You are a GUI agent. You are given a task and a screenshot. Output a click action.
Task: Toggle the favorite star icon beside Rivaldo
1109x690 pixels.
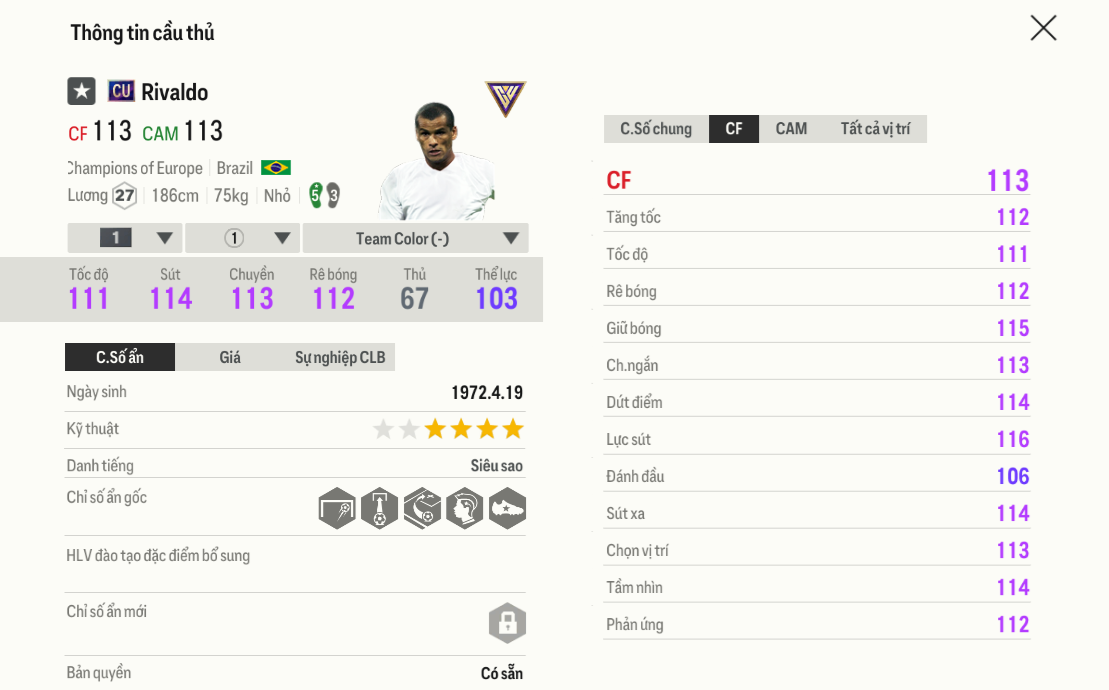(81, 91)
